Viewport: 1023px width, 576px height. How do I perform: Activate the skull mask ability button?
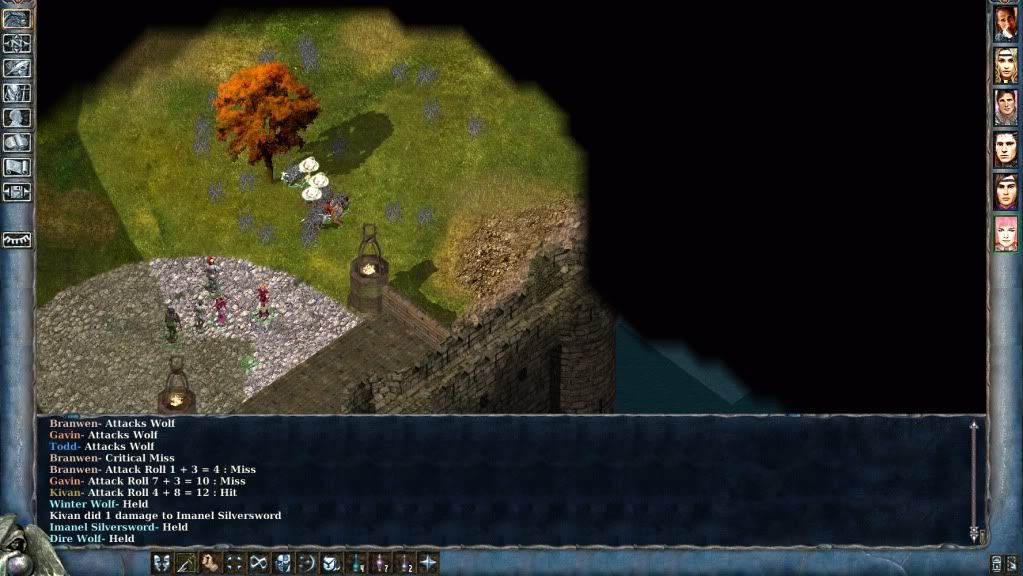[x=283, y=563]
